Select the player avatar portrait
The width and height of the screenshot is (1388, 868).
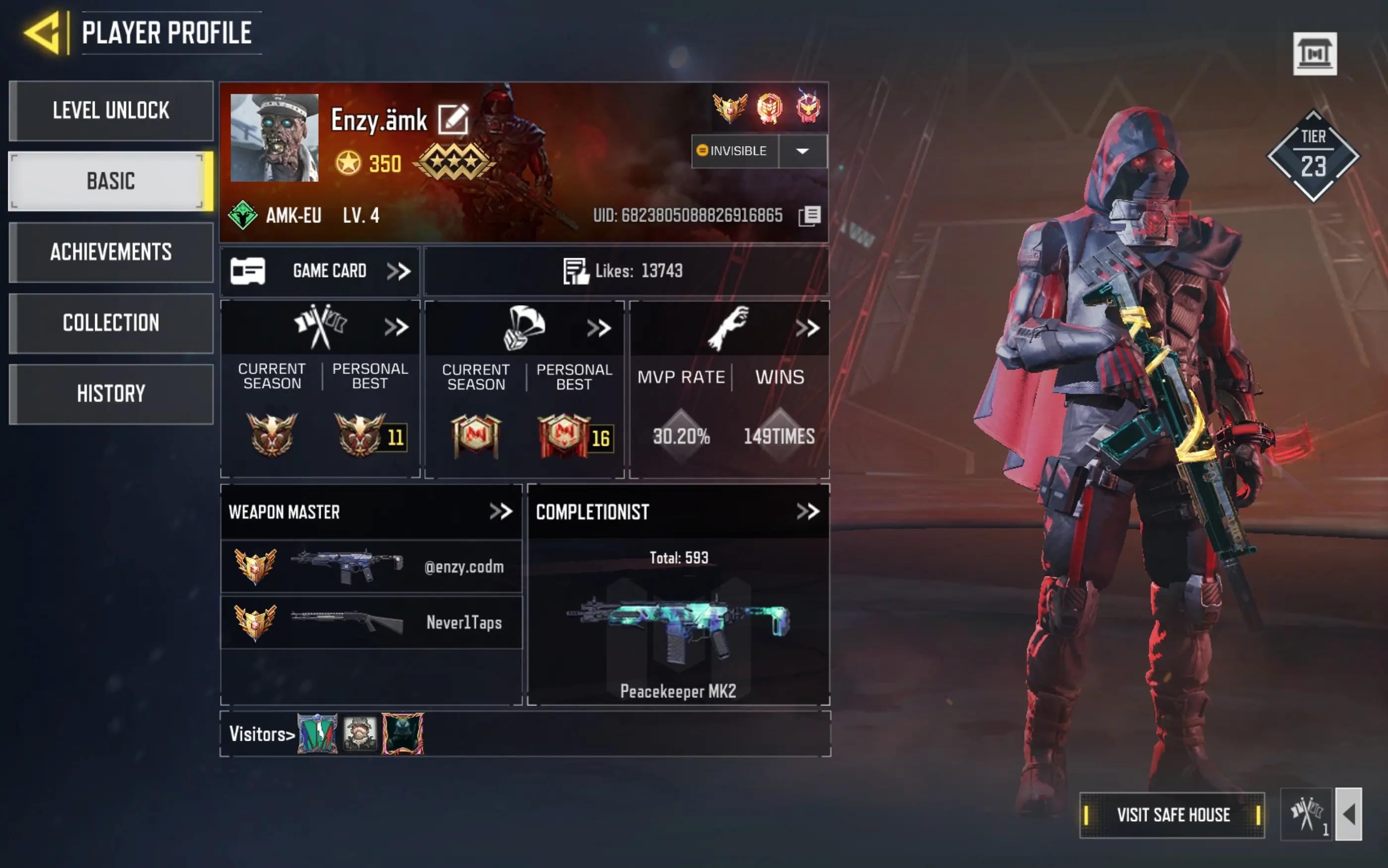click(275, 138)
